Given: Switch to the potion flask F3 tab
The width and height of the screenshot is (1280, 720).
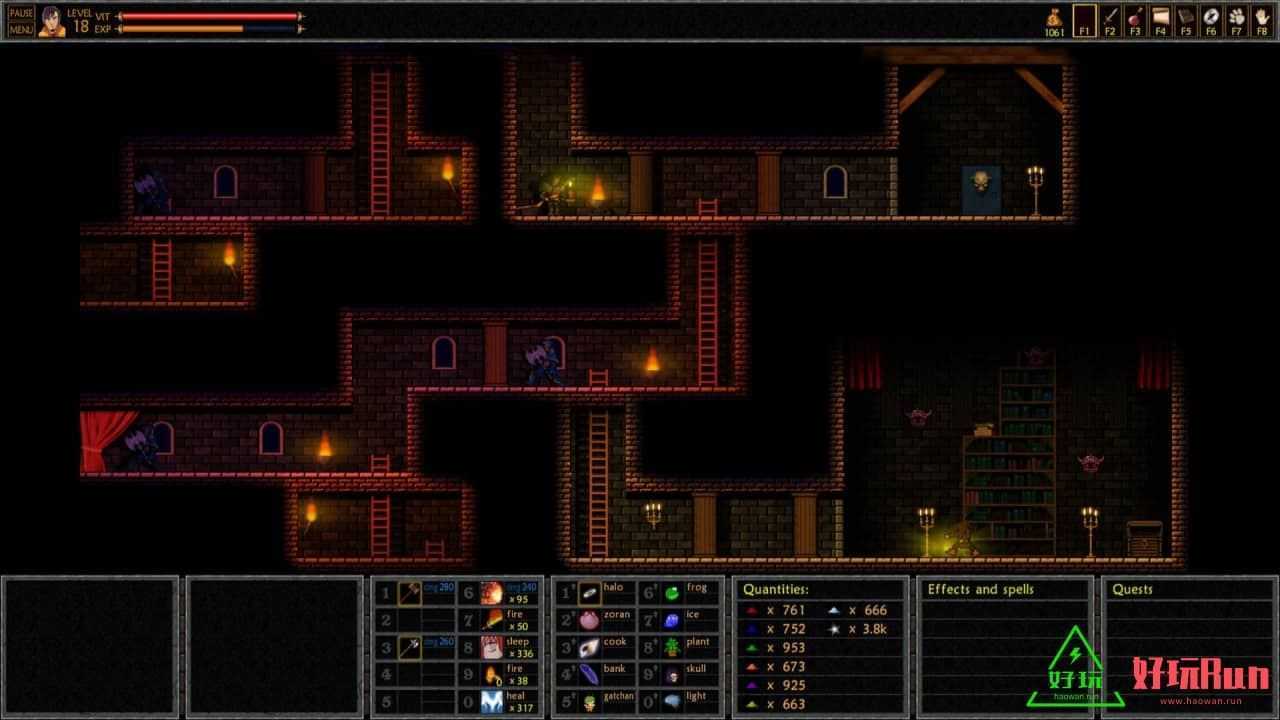Looking at the screenshot, I should coord(1135,20).
